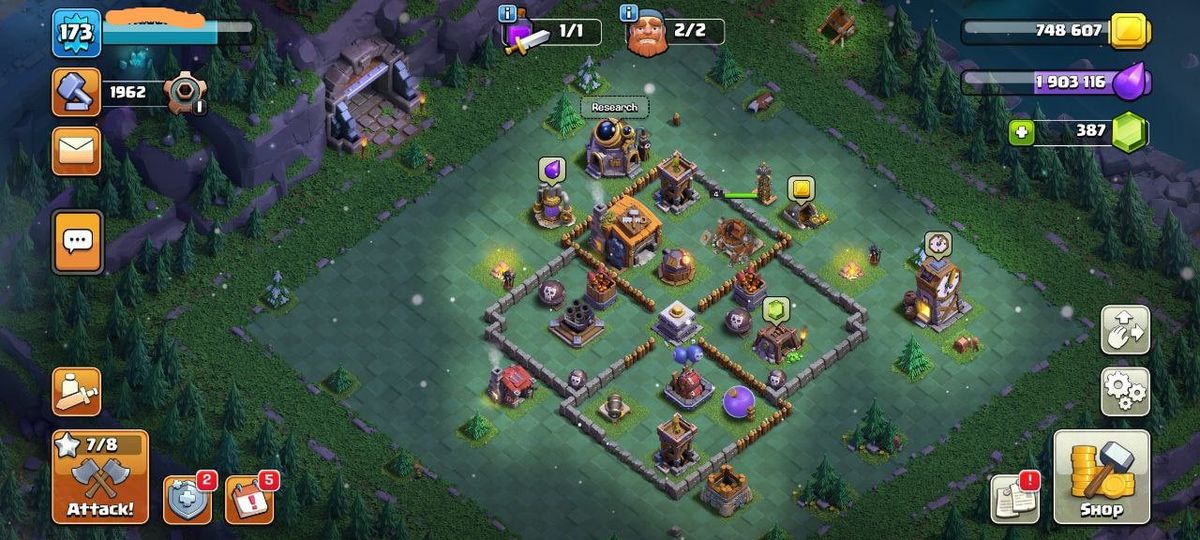
Task: Show battle machine info icon
Action: [508, 13]
